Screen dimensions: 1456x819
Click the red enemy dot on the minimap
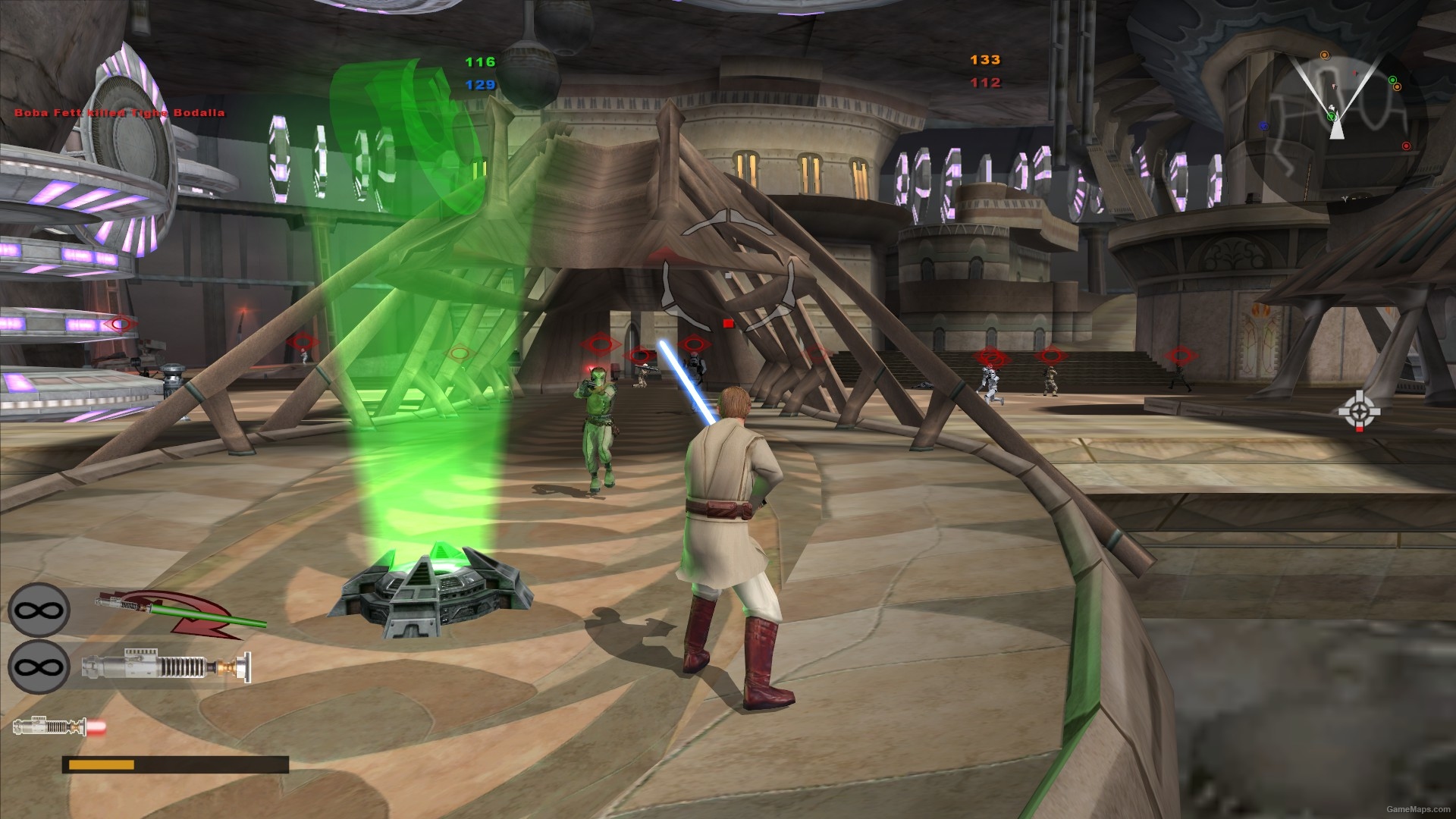click(x=1407, y=146)
